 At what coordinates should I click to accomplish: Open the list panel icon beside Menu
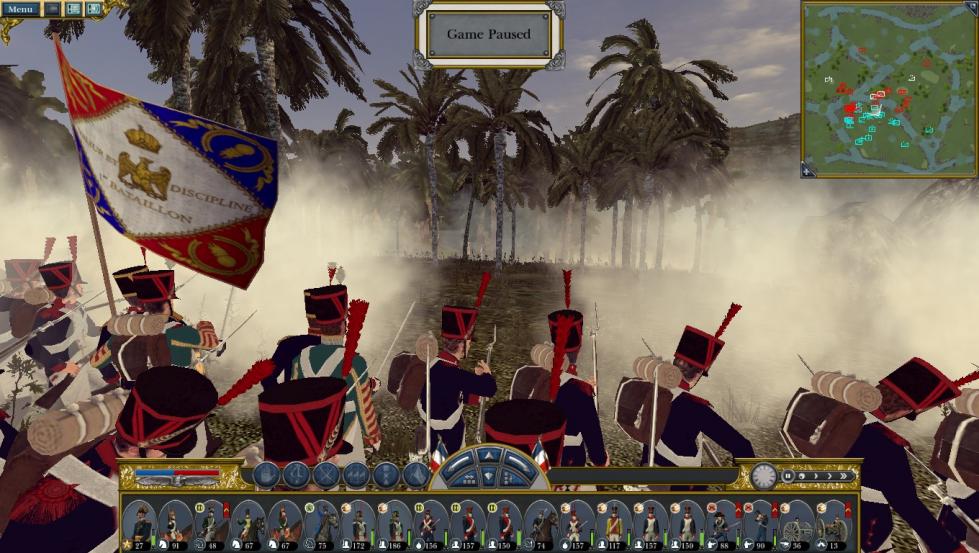[x=74, y=9]
